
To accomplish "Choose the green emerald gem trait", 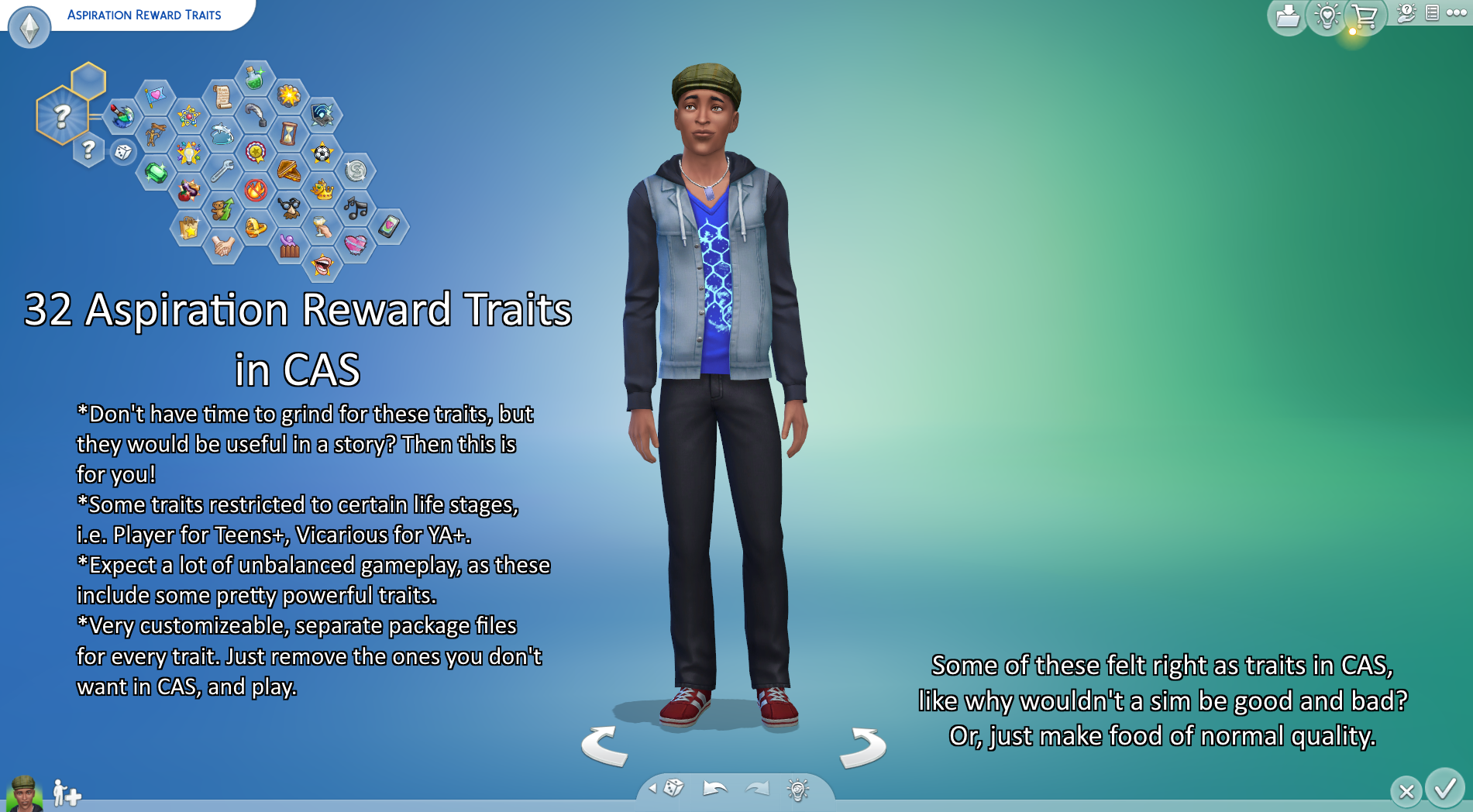I will (155, 172).
